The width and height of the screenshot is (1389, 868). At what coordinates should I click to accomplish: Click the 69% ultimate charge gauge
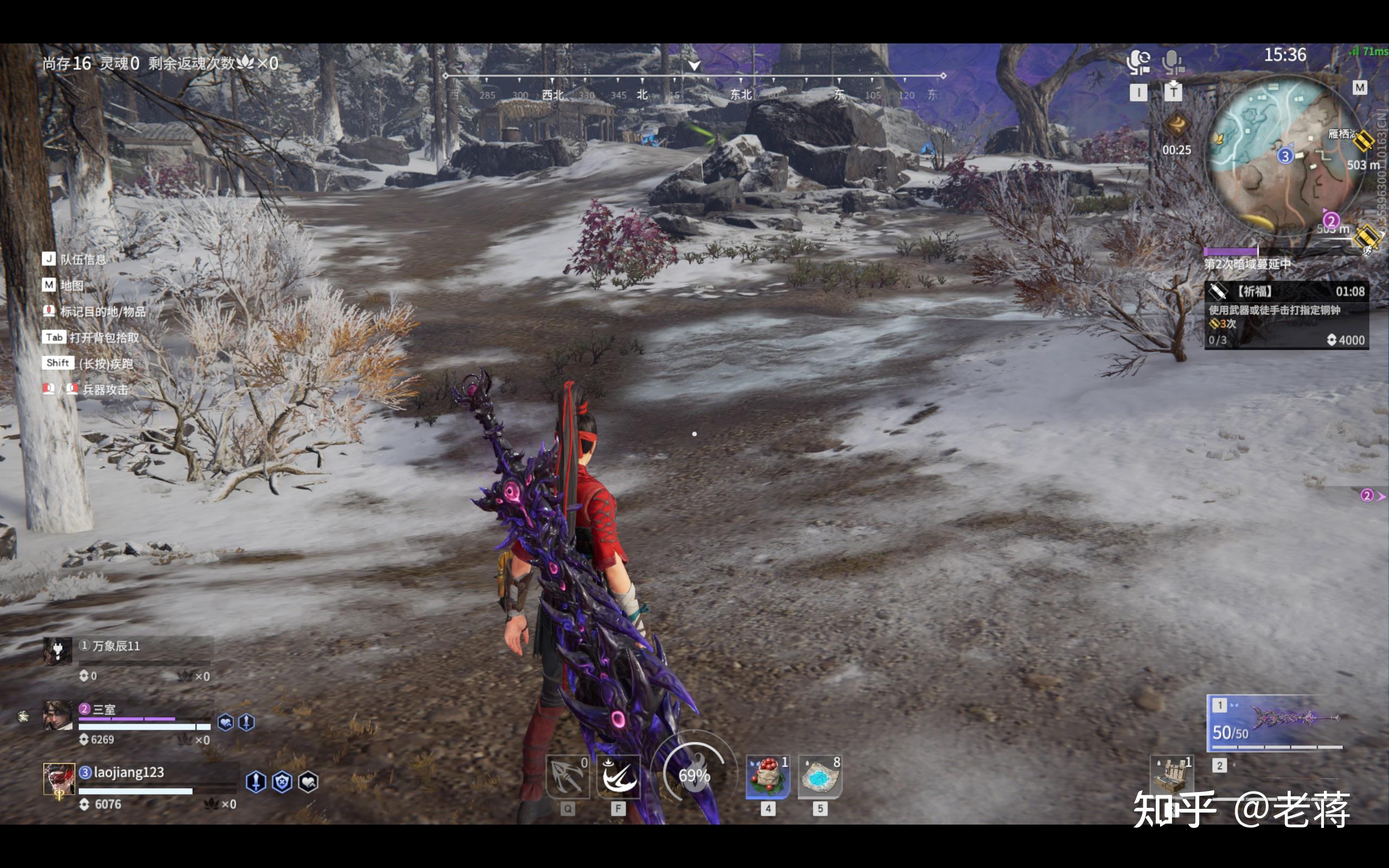coord(694,775)
